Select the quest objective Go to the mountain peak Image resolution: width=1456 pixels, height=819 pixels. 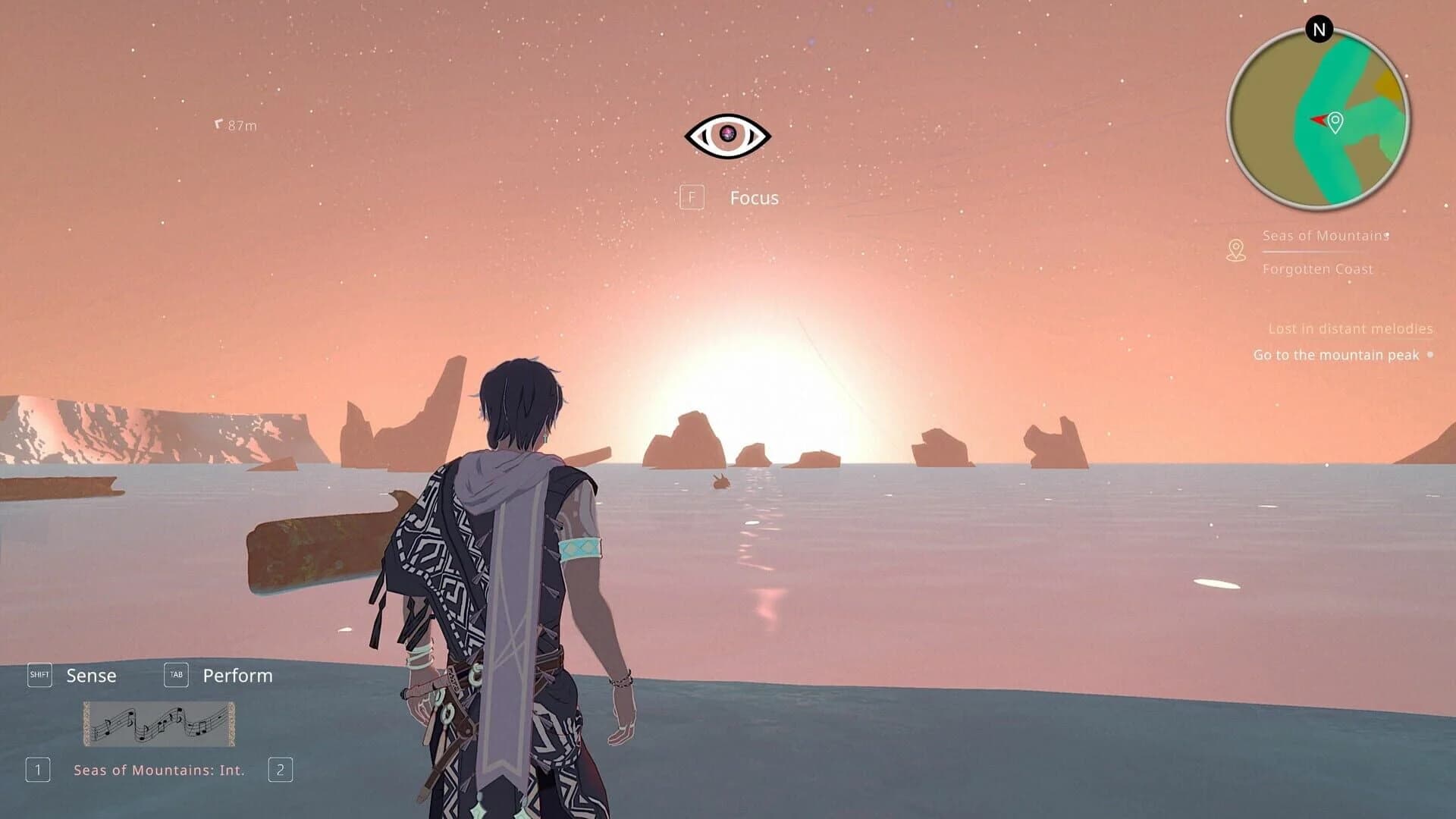click(1336, 354)
